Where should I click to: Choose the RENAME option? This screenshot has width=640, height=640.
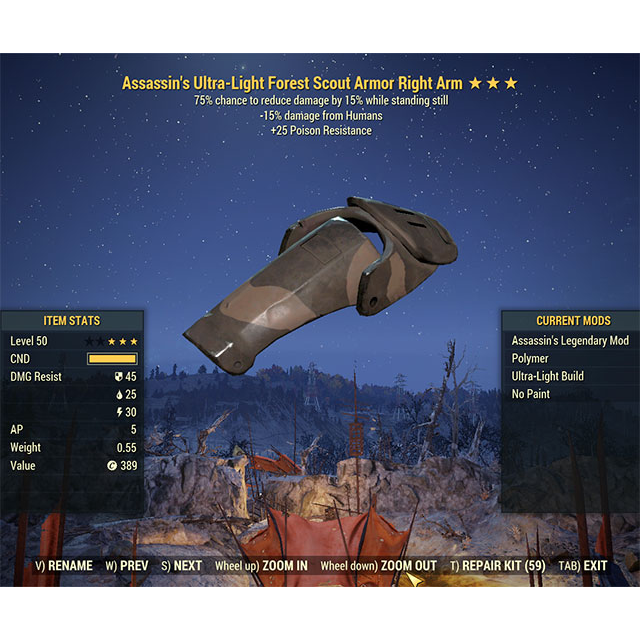pyautogui.click(x=64, y=566)
